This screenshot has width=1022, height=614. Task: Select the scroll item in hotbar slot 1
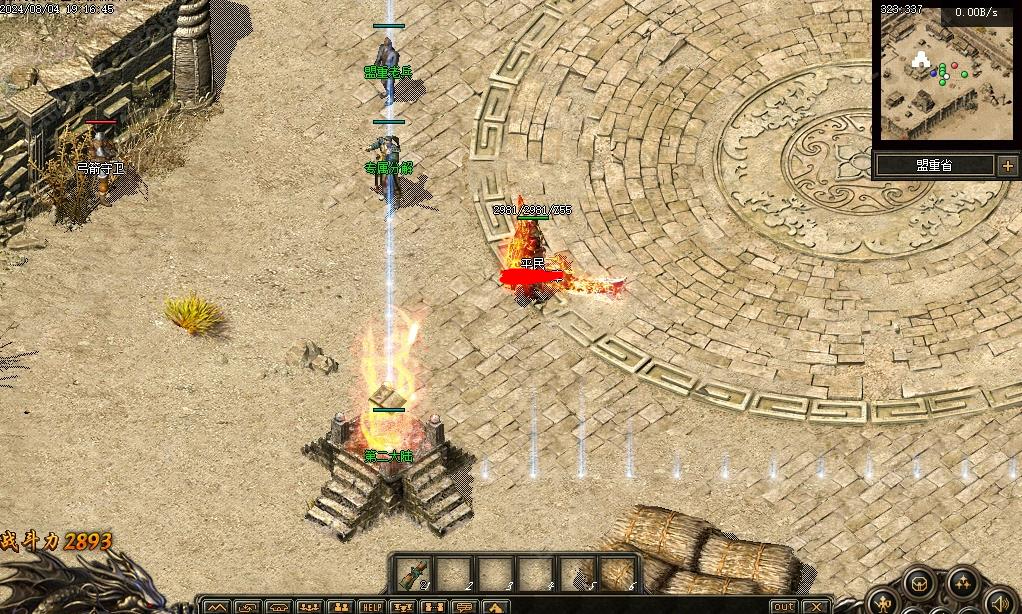click(412, 574)
